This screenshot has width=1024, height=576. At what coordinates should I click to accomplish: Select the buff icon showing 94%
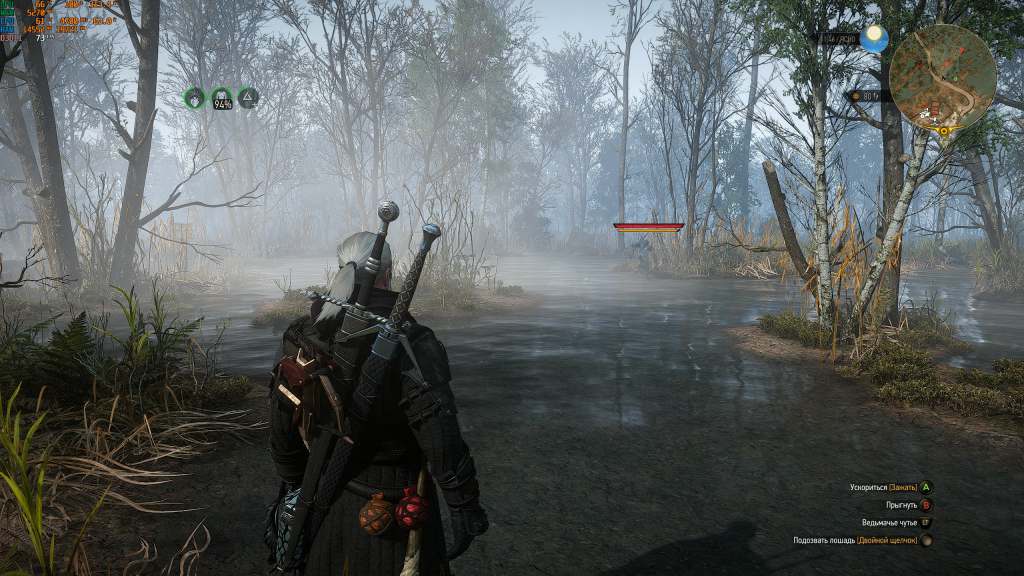(x=222, y=98)
